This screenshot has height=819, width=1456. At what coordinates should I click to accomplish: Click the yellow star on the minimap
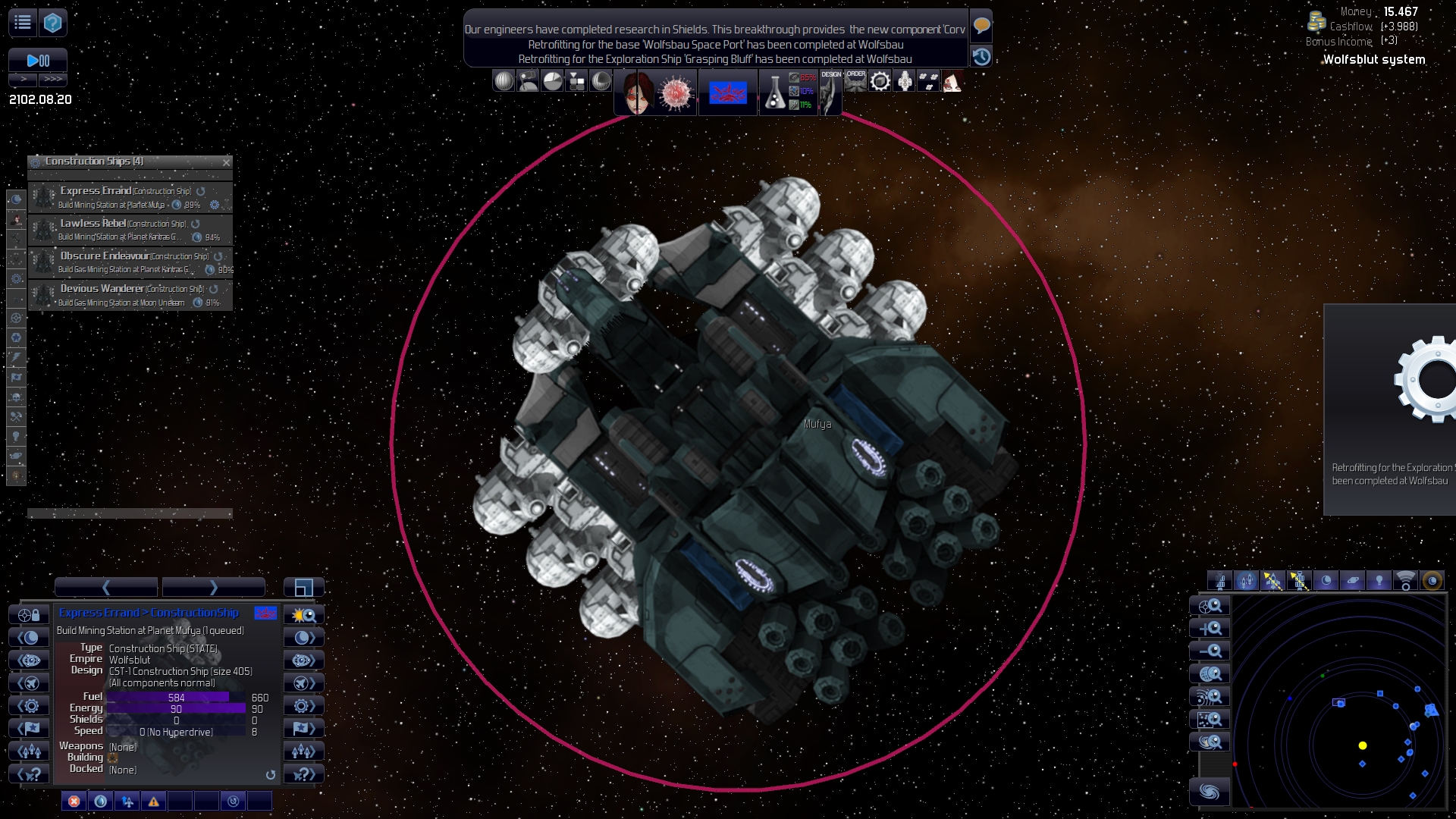click(1363, 746)
